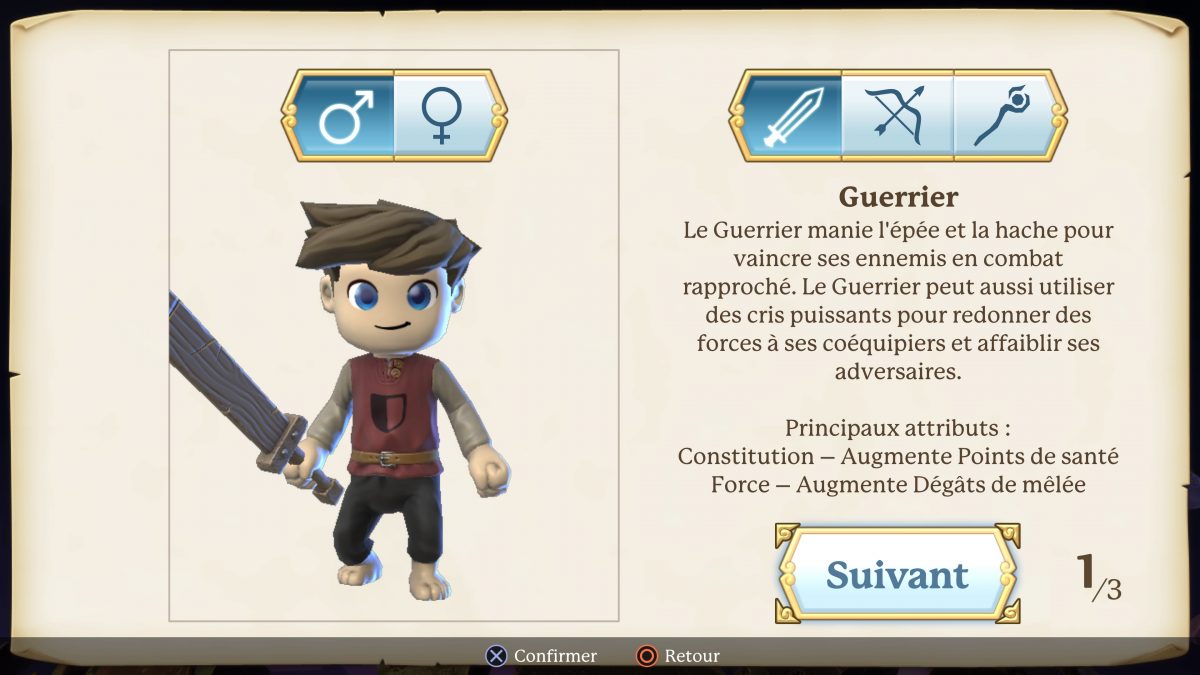Switch to the bow and arrow class
Screen dimensions: 1200x675
pos(897,115)
